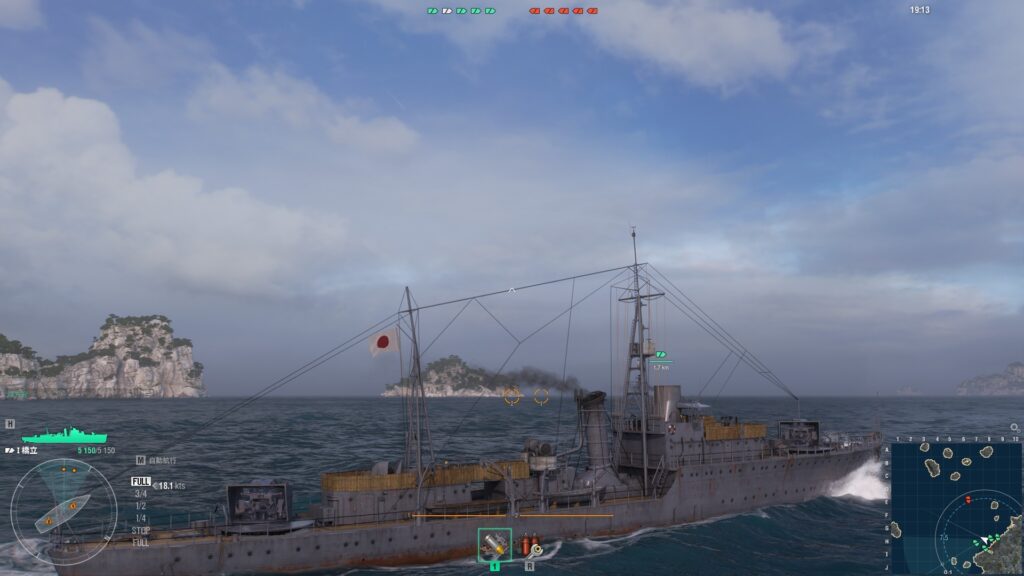Set engine speed to 1/4
The image size is (1024, 576).
[141, 518]
